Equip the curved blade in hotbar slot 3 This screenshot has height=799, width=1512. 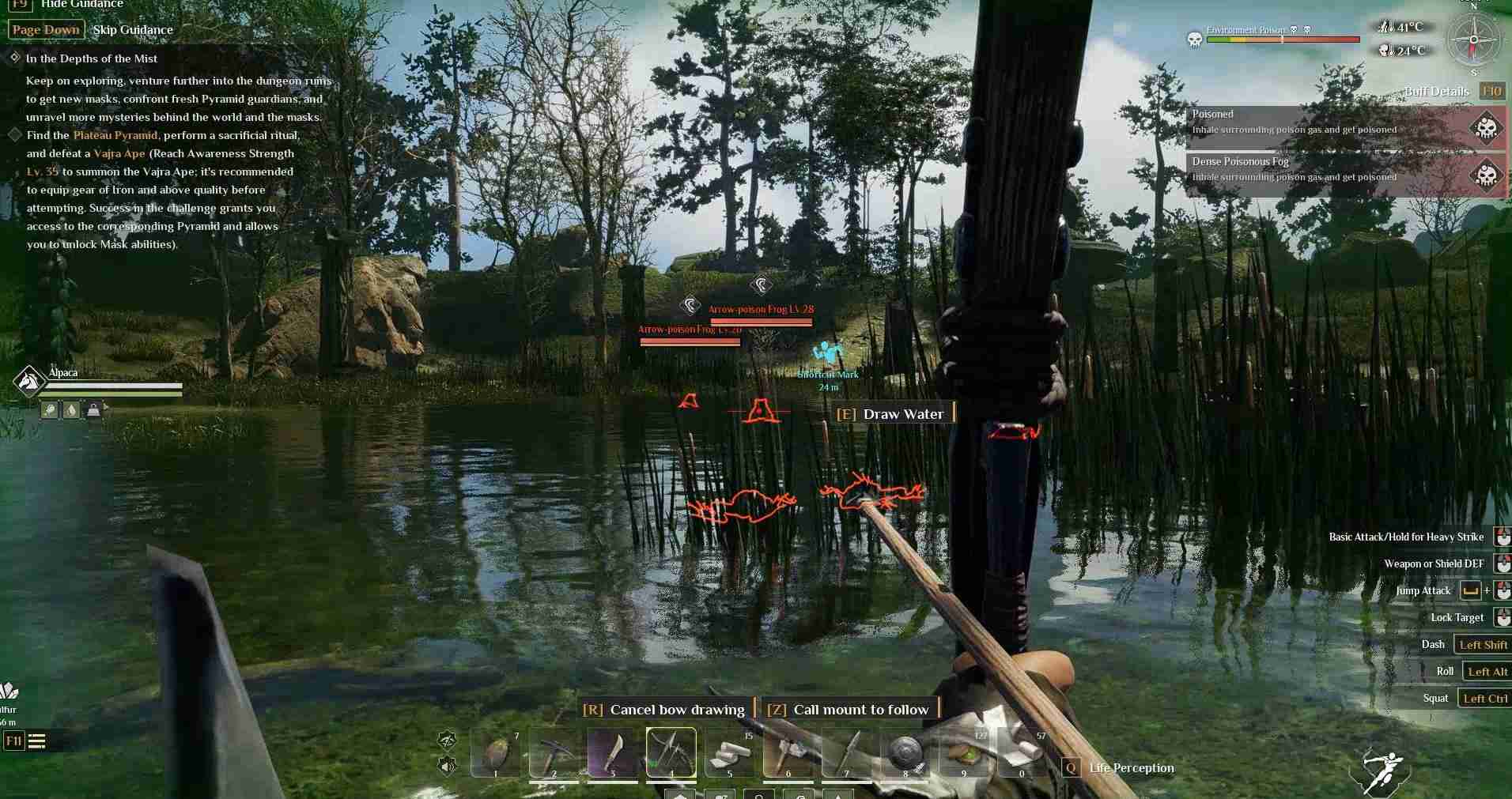(612, 752)
